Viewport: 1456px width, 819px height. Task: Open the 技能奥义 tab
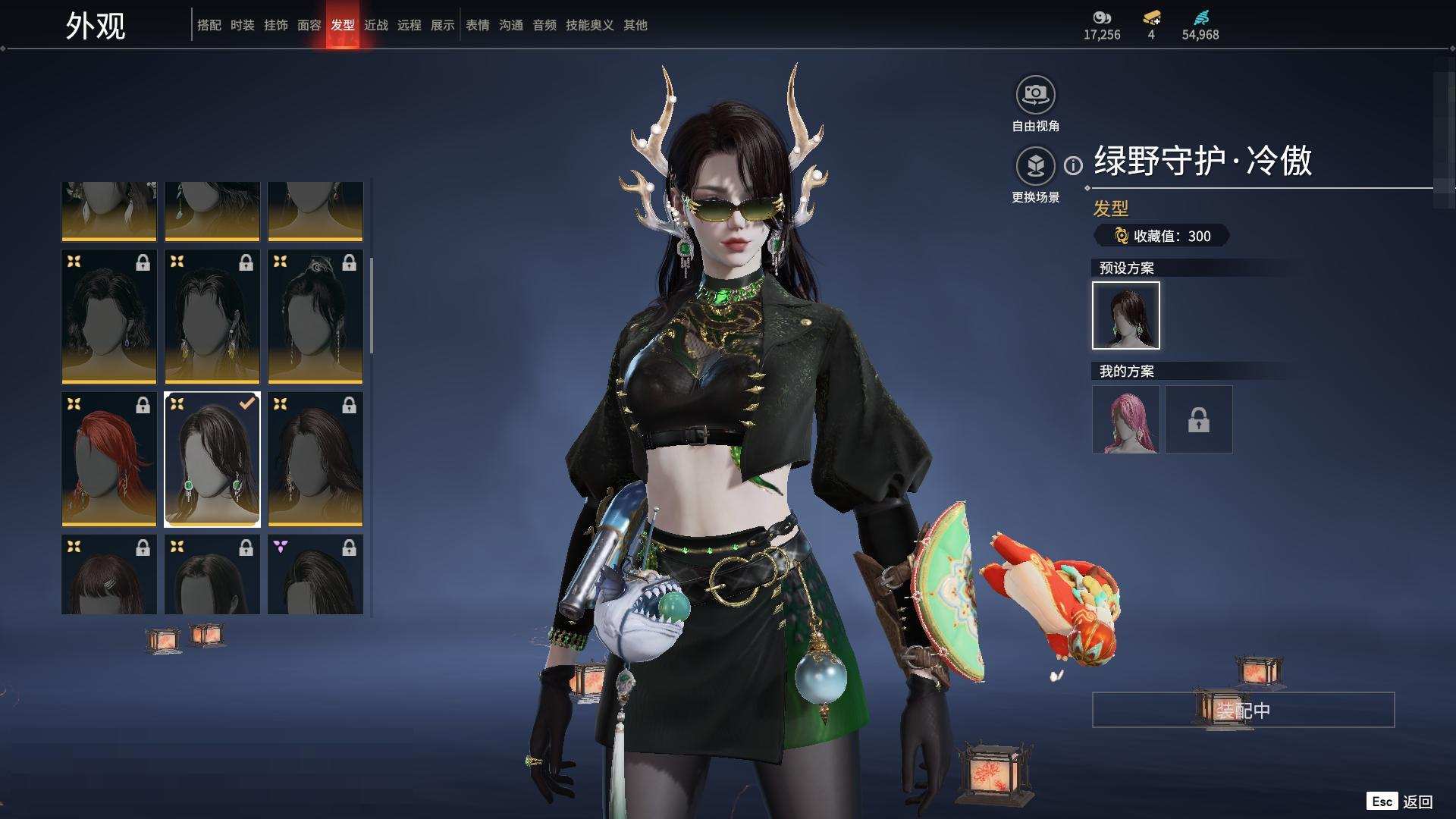(589, 25)
